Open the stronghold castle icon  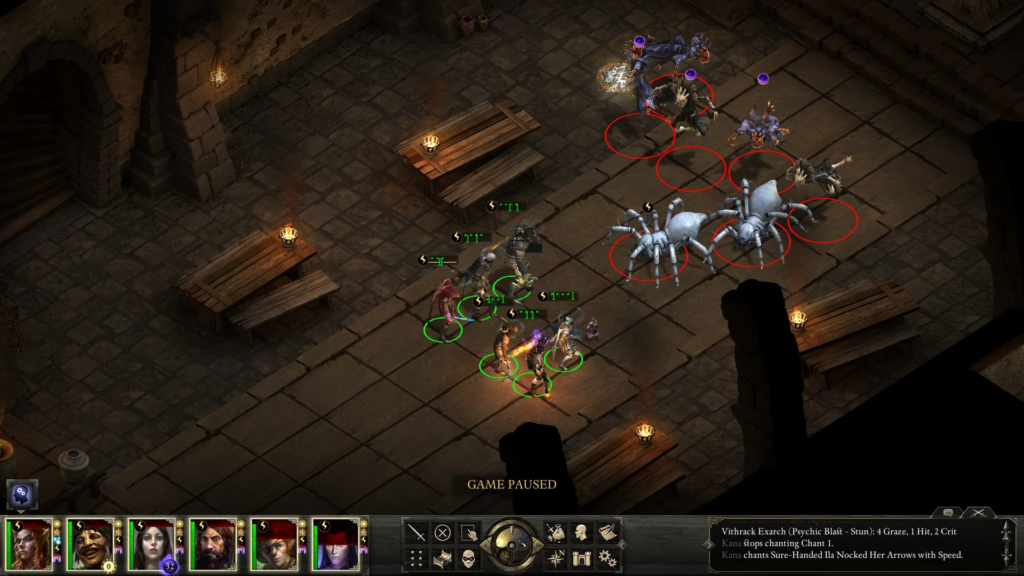(581, 558)
